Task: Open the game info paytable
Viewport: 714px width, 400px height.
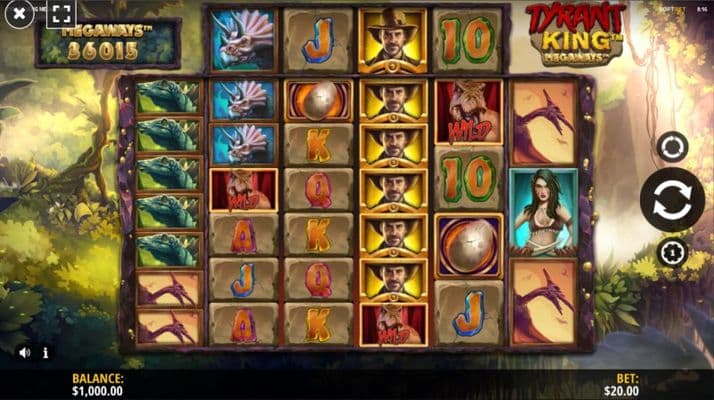Action: [44, 352]
